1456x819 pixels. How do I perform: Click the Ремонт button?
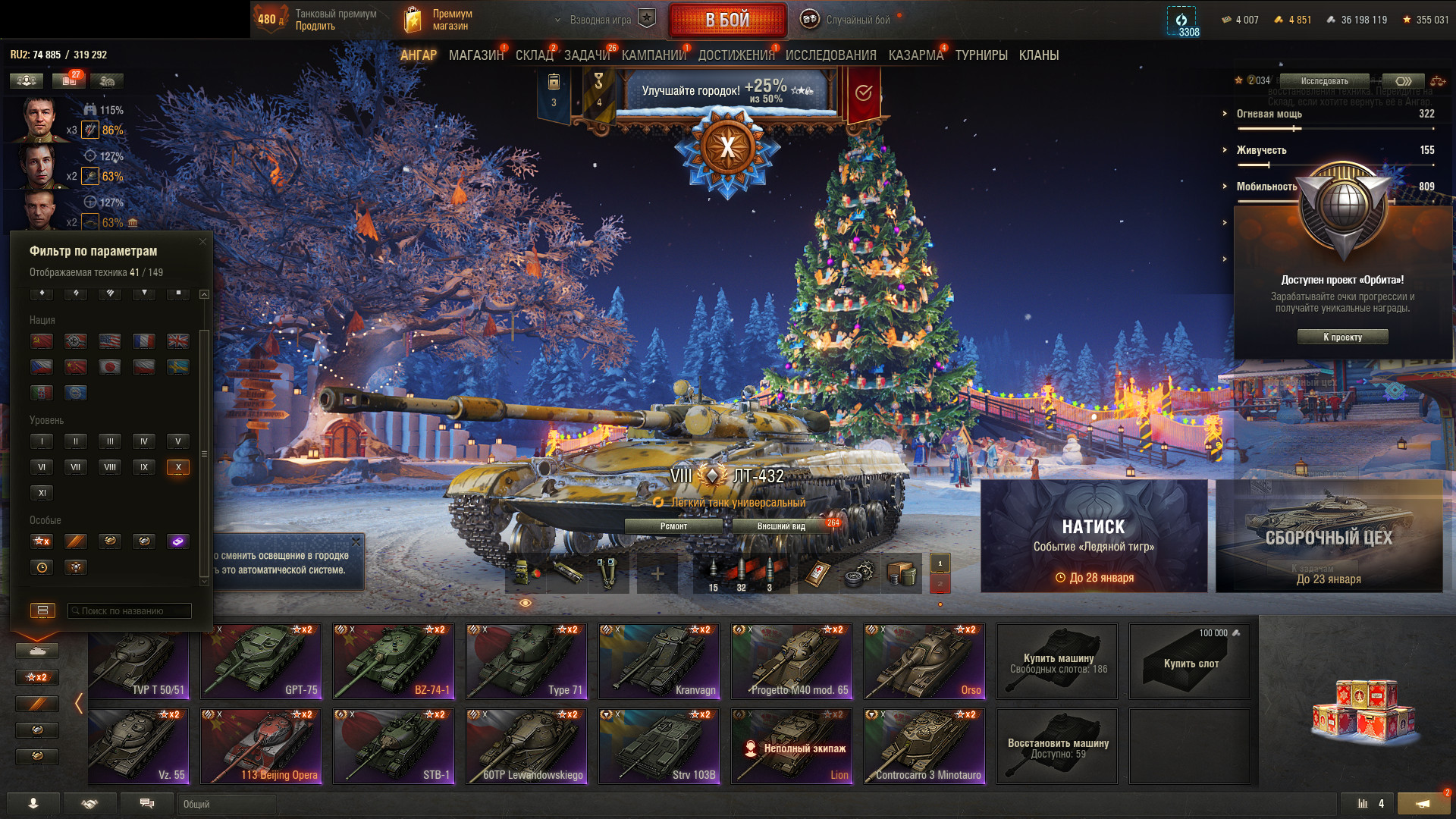coord(673,526)
